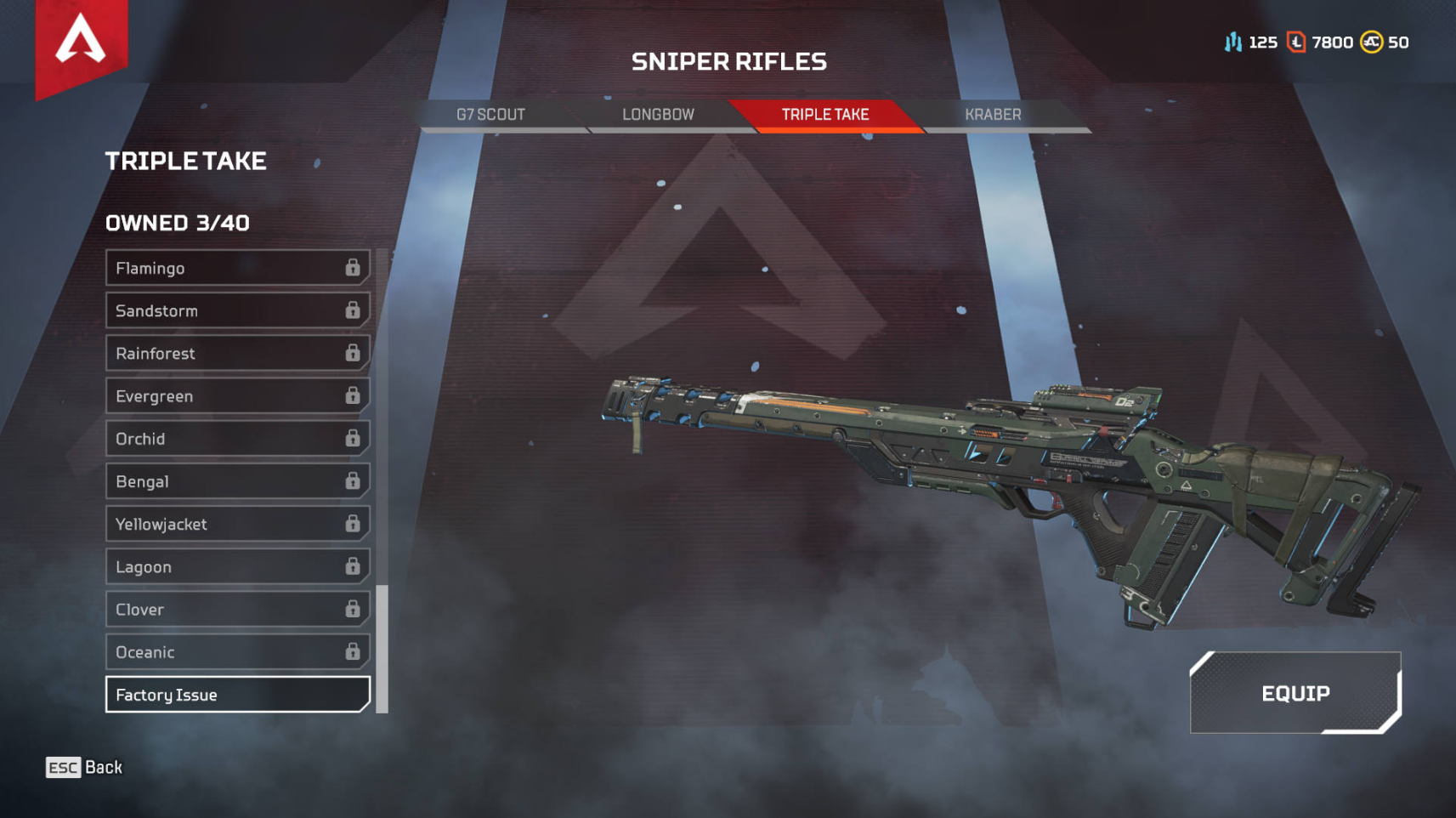Show the Kraber skins tab

coord(993,115)
